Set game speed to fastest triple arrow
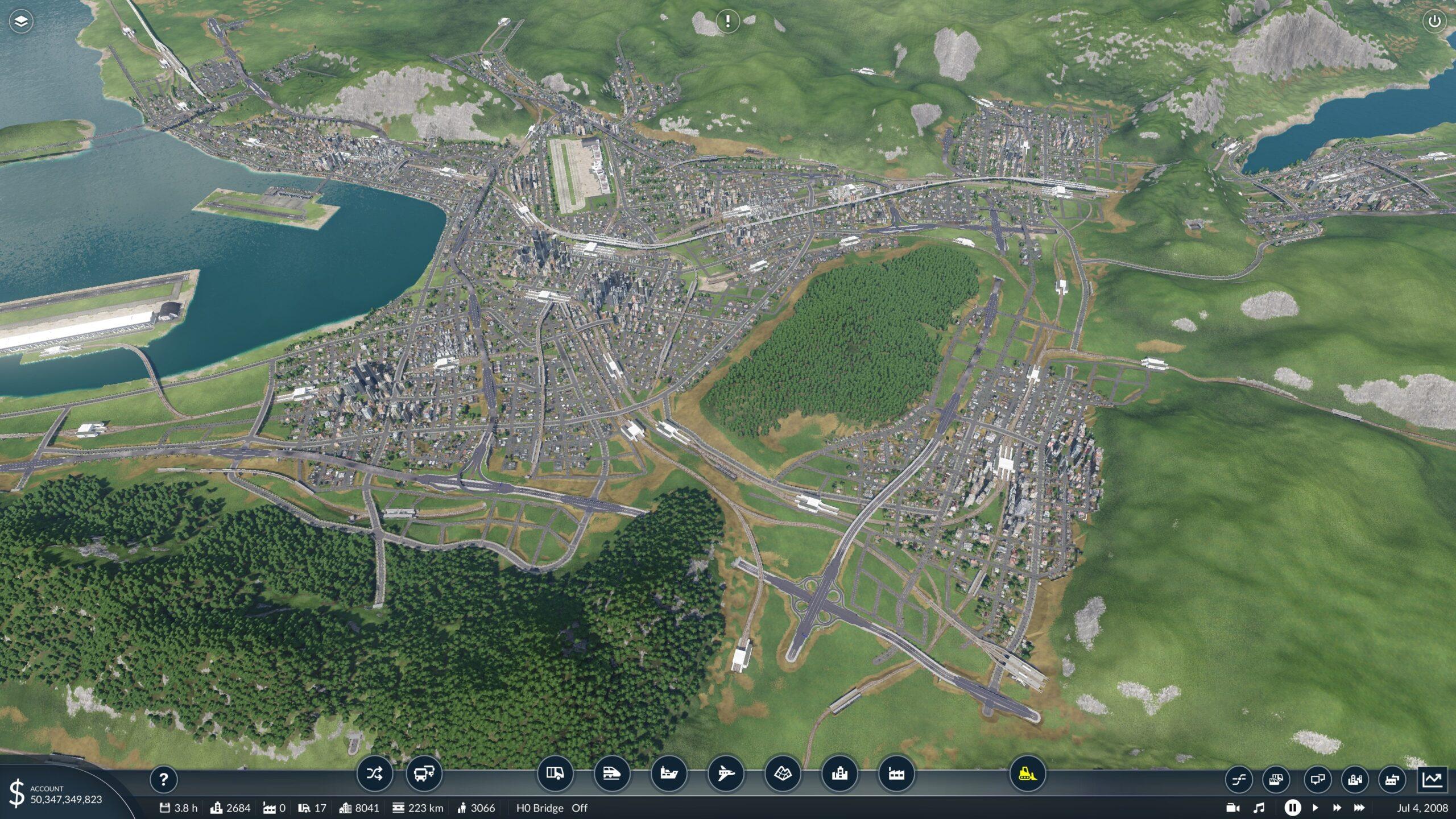Viewport: 1456px width, 819px height. [x=1359, y=808]
